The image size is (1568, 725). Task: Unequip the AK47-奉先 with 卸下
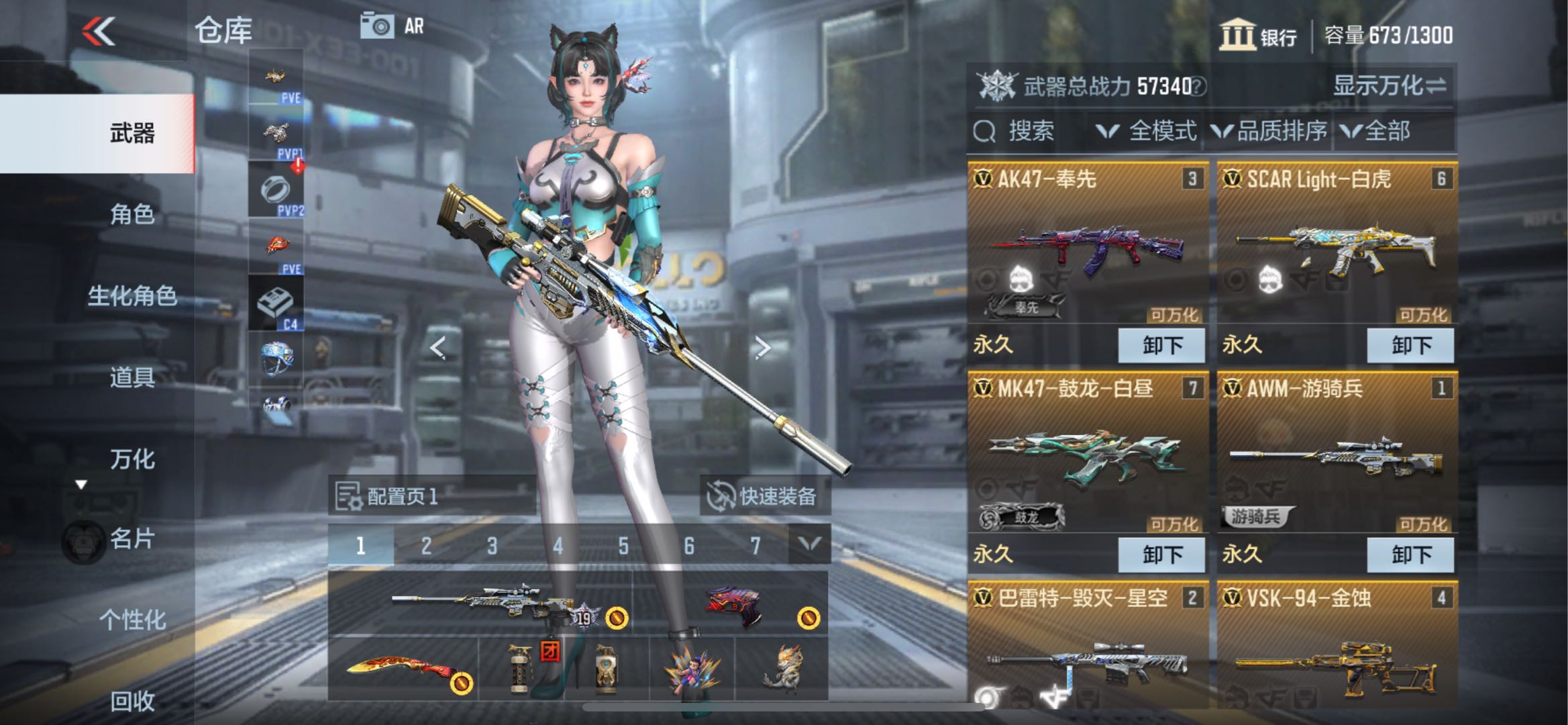click(1161, 346)
